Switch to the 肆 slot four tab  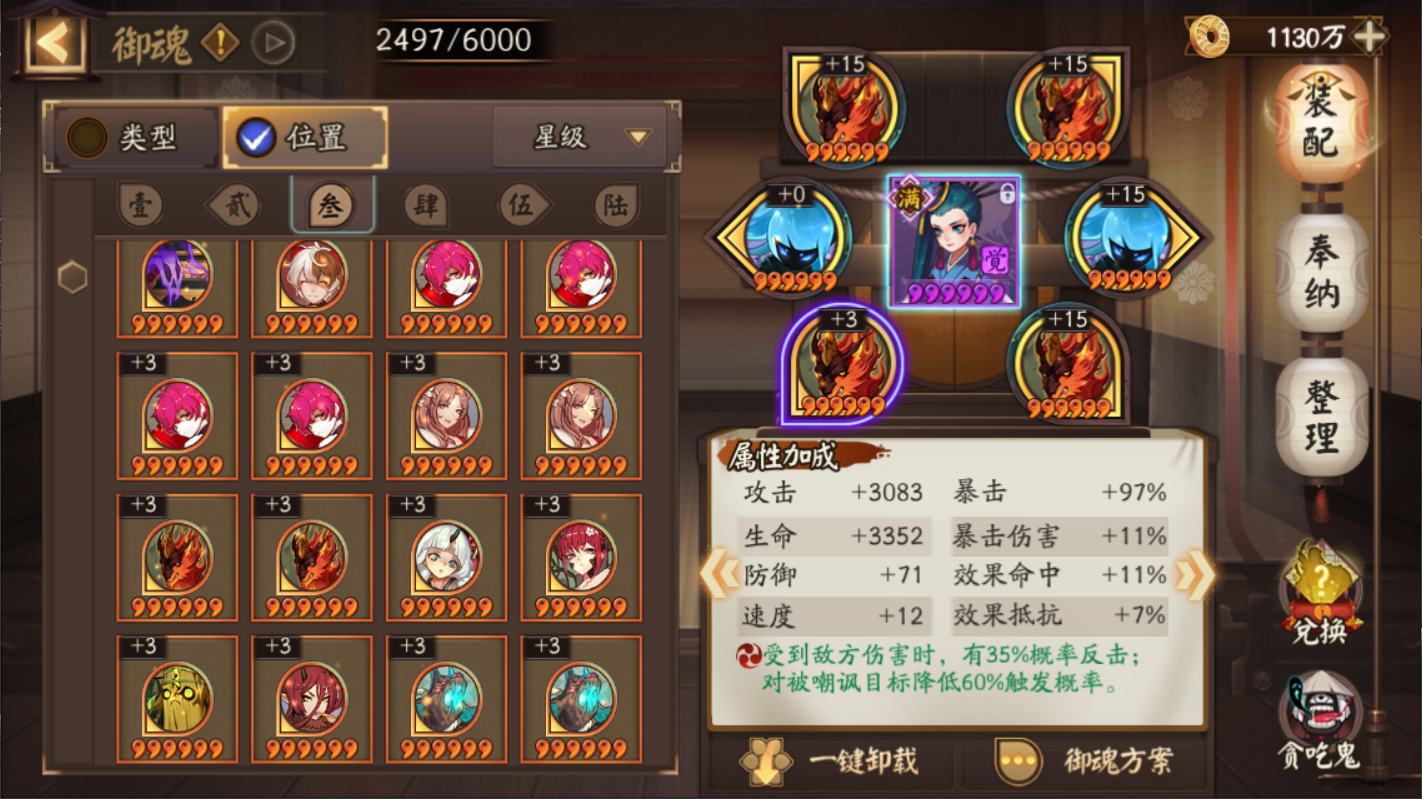[x=428, y=205]
